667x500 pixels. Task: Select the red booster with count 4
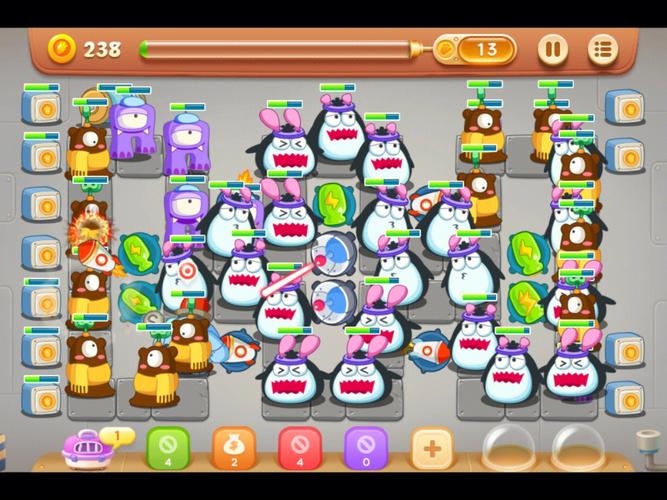pos(299,448)
